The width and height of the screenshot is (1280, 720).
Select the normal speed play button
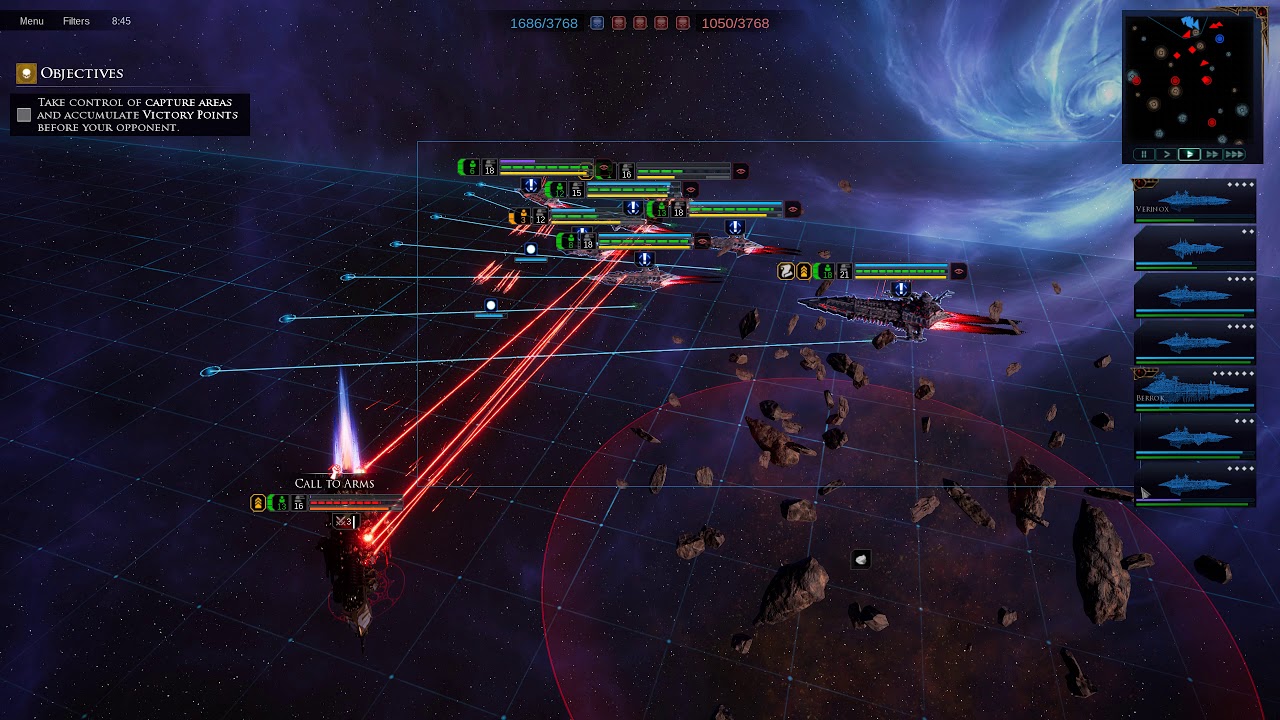coord(1189,154)
